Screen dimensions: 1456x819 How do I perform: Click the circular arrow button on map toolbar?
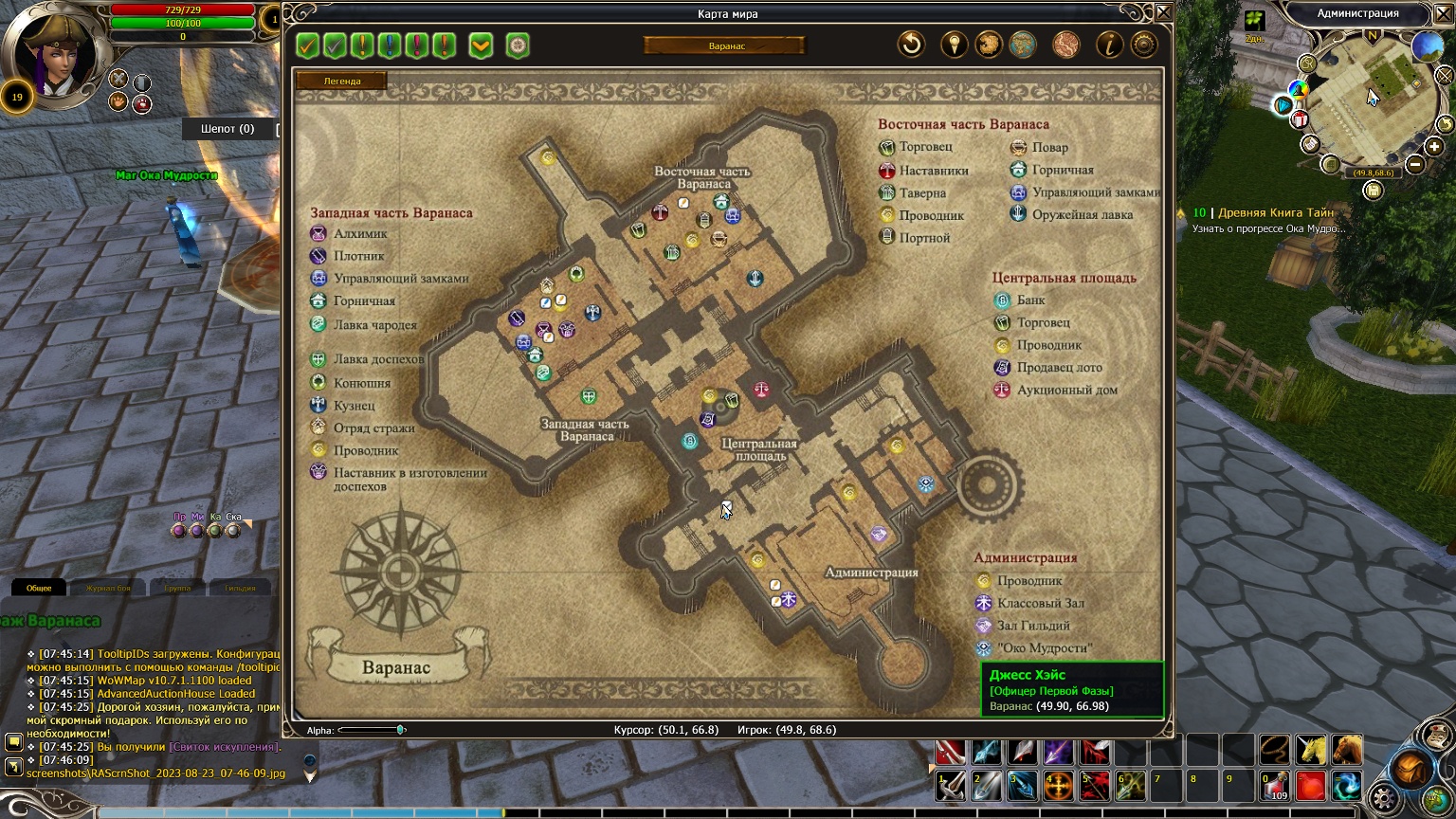click(x=911, y=45)
